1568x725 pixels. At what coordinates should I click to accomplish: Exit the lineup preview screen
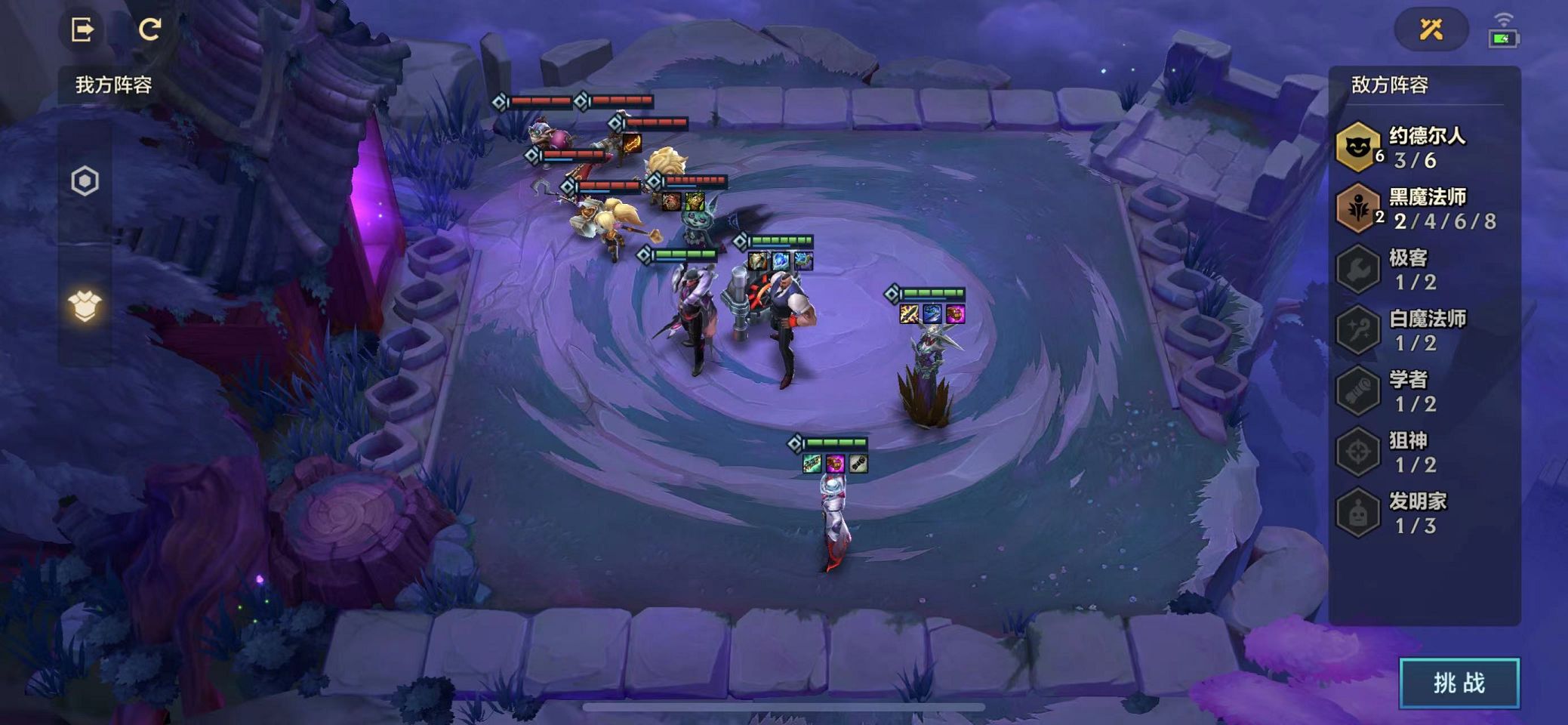point(82,29)
